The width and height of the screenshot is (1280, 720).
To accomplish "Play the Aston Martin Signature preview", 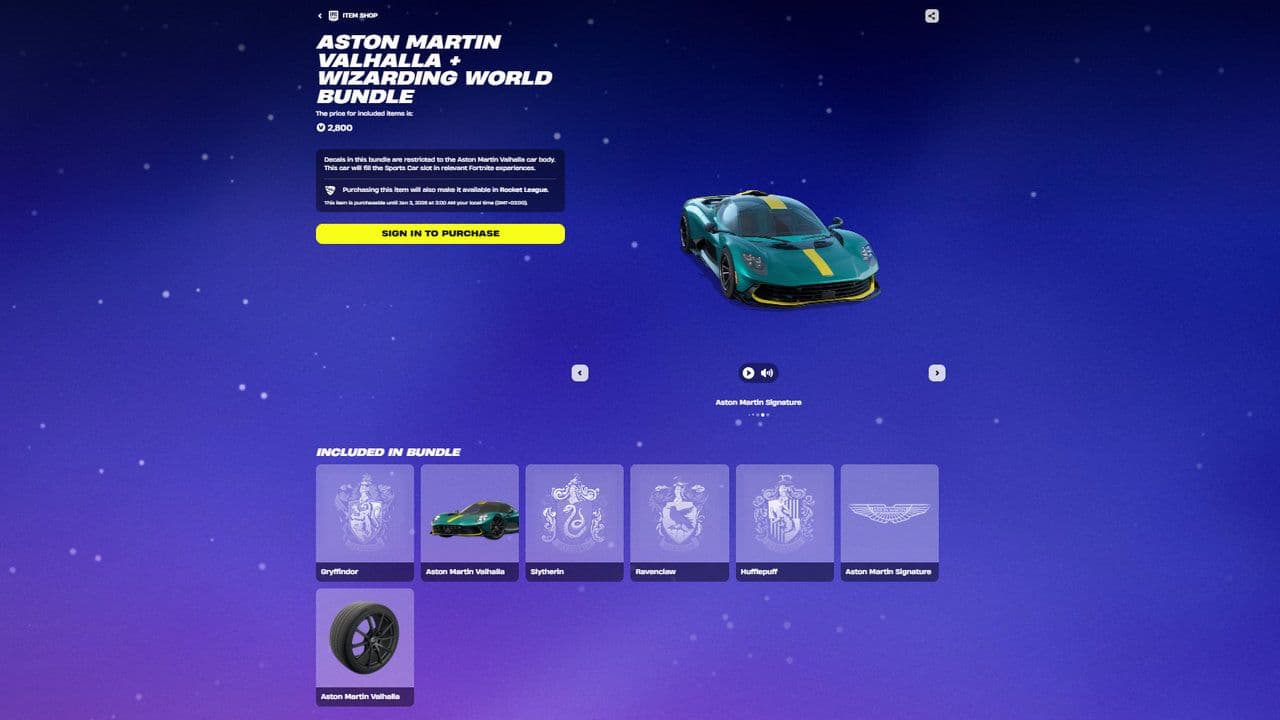I will [750, 372].
